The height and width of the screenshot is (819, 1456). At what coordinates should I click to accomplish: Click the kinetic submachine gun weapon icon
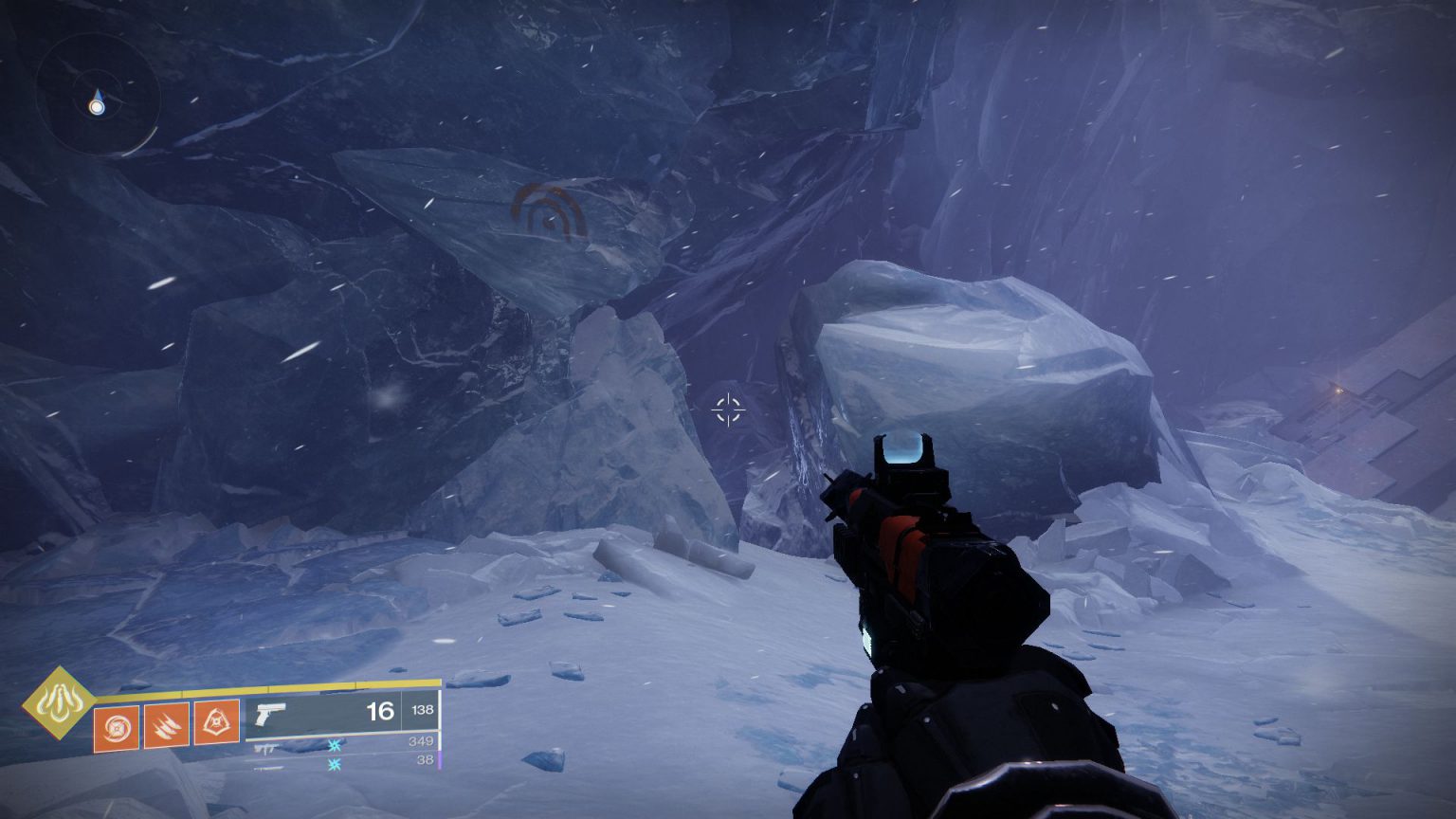(x=267, y=748)
